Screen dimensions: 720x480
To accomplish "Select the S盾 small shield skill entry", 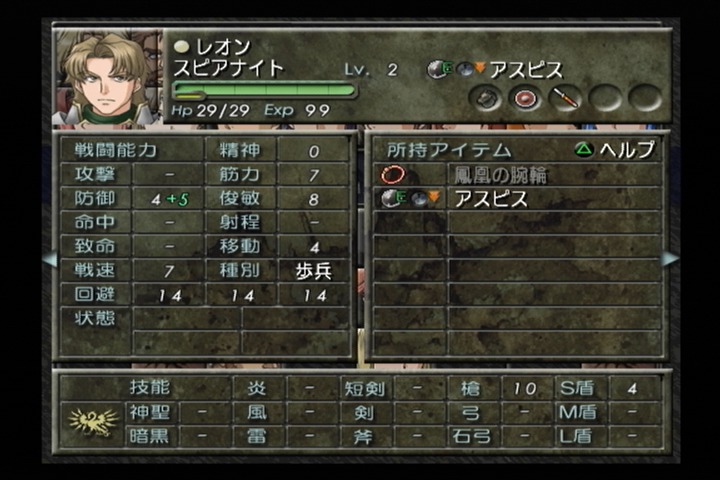I will tap(578, 388).
